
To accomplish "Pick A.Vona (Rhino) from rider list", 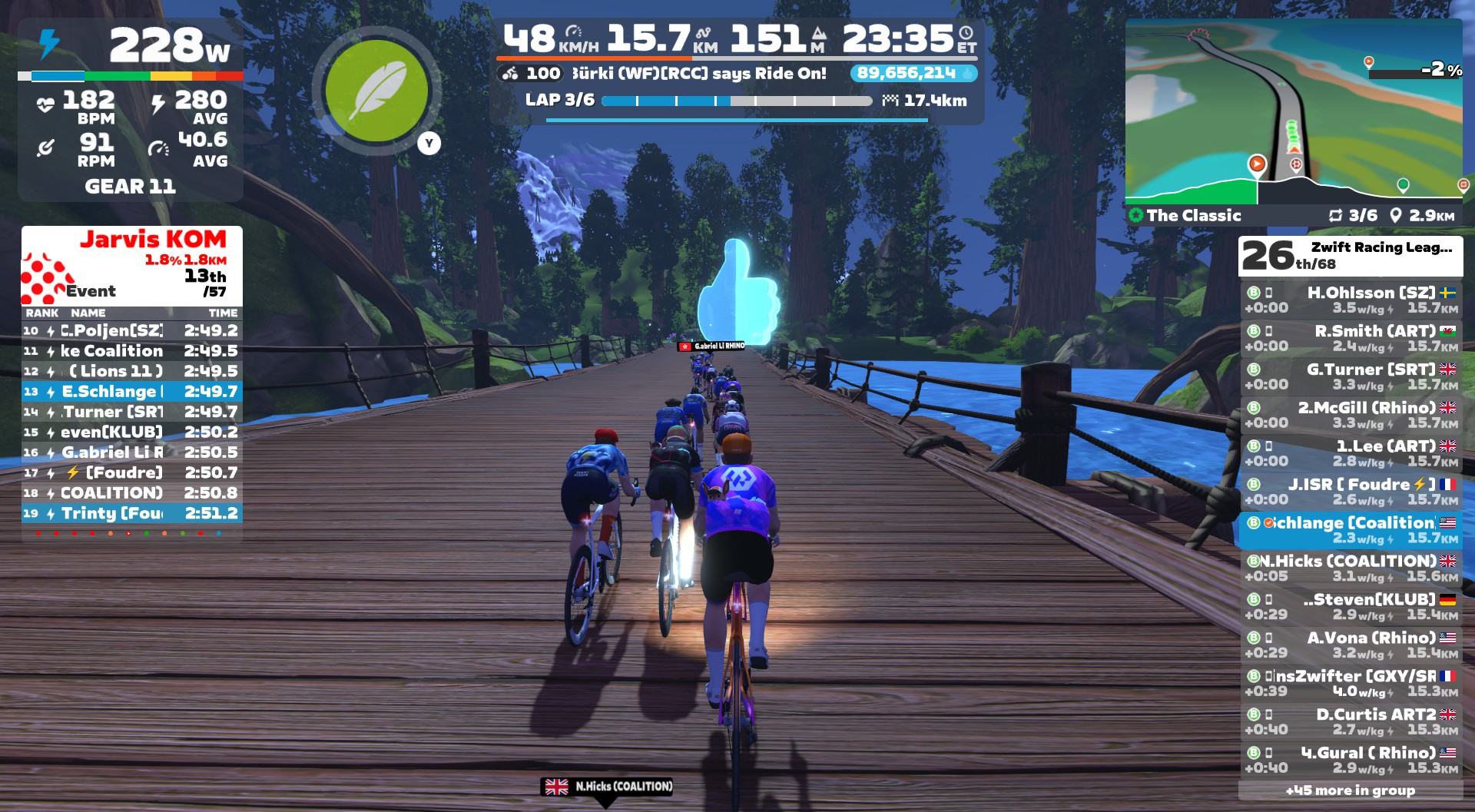I will pos(1351,645).
